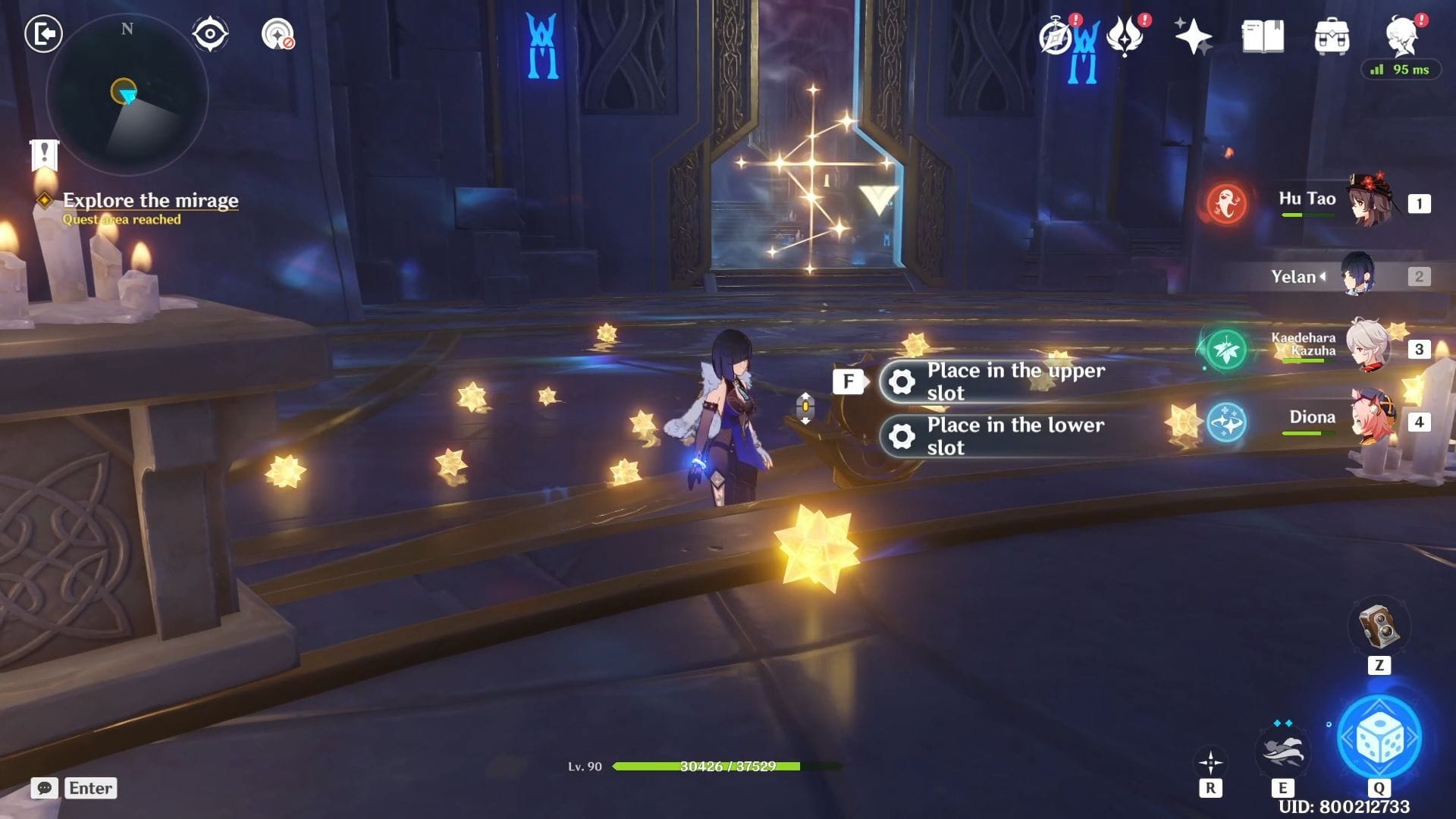Open the backpack inventory

click(x=1332, y=36)
